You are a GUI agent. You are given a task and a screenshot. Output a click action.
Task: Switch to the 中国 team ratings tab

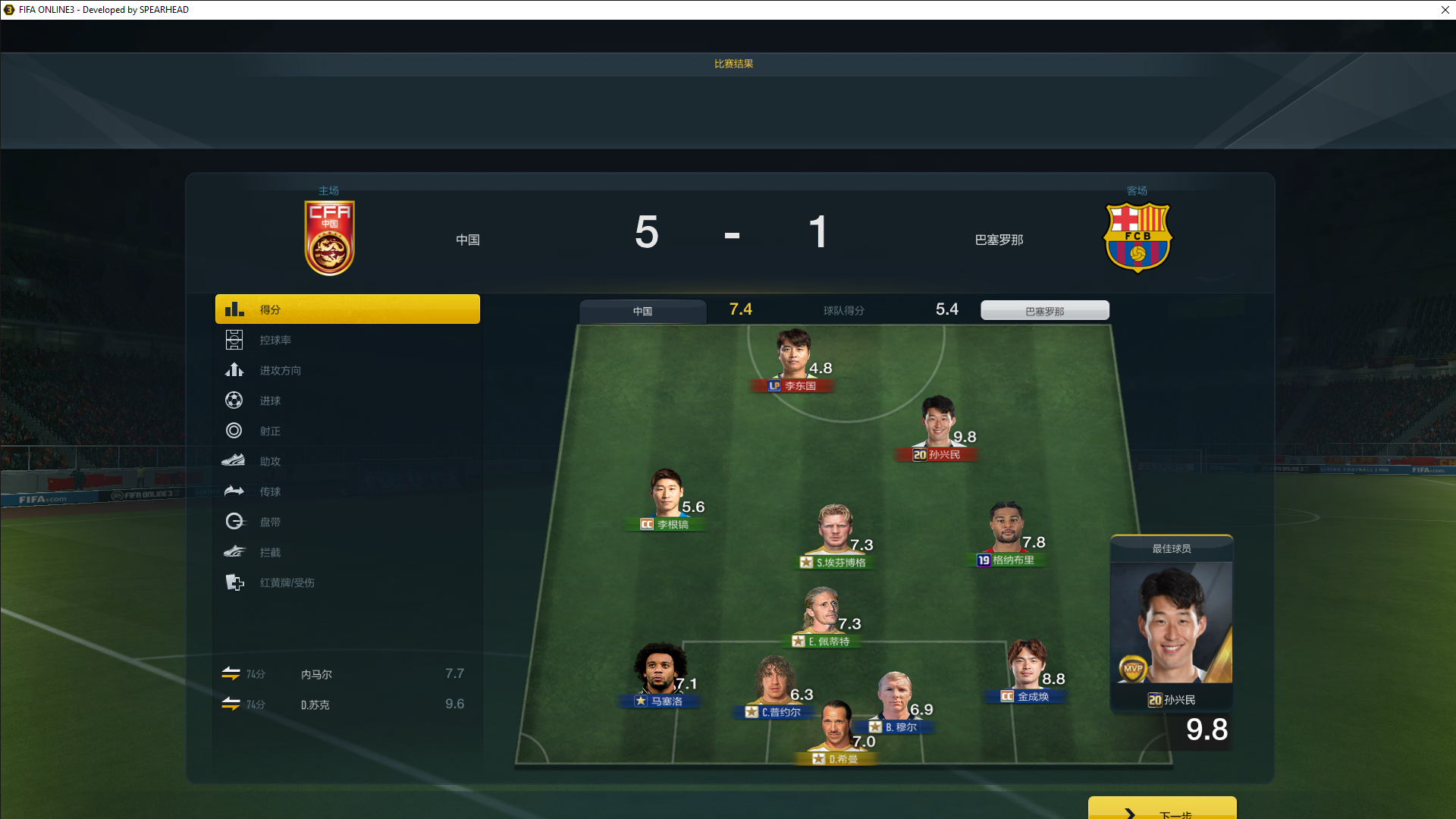point(642,311)
